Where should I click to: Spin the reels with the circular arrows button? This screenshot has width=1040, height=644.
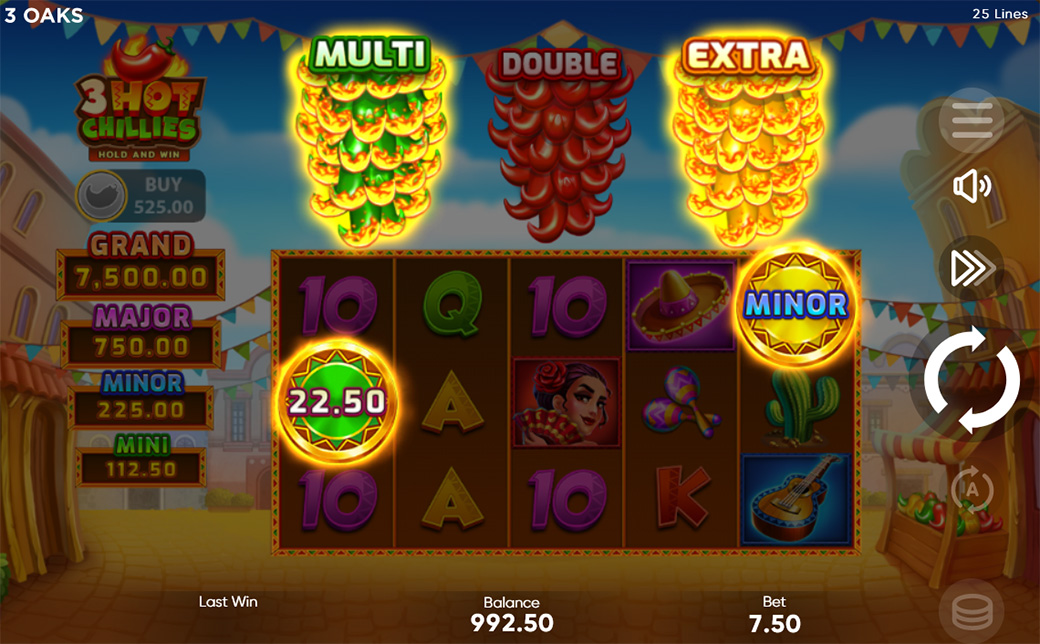click(x=971, y=381)
